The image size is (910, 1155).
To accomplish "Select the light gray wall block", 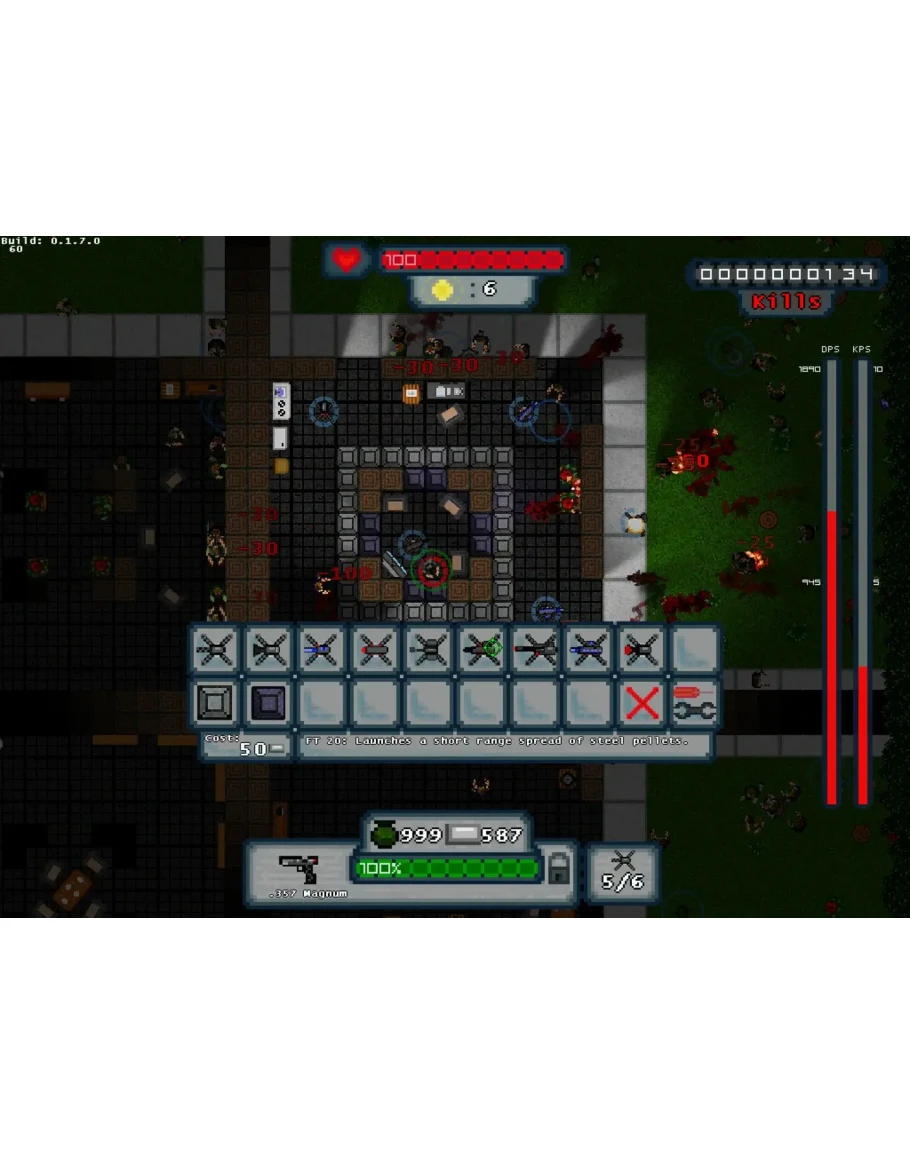I will click(x=216, y=703).
